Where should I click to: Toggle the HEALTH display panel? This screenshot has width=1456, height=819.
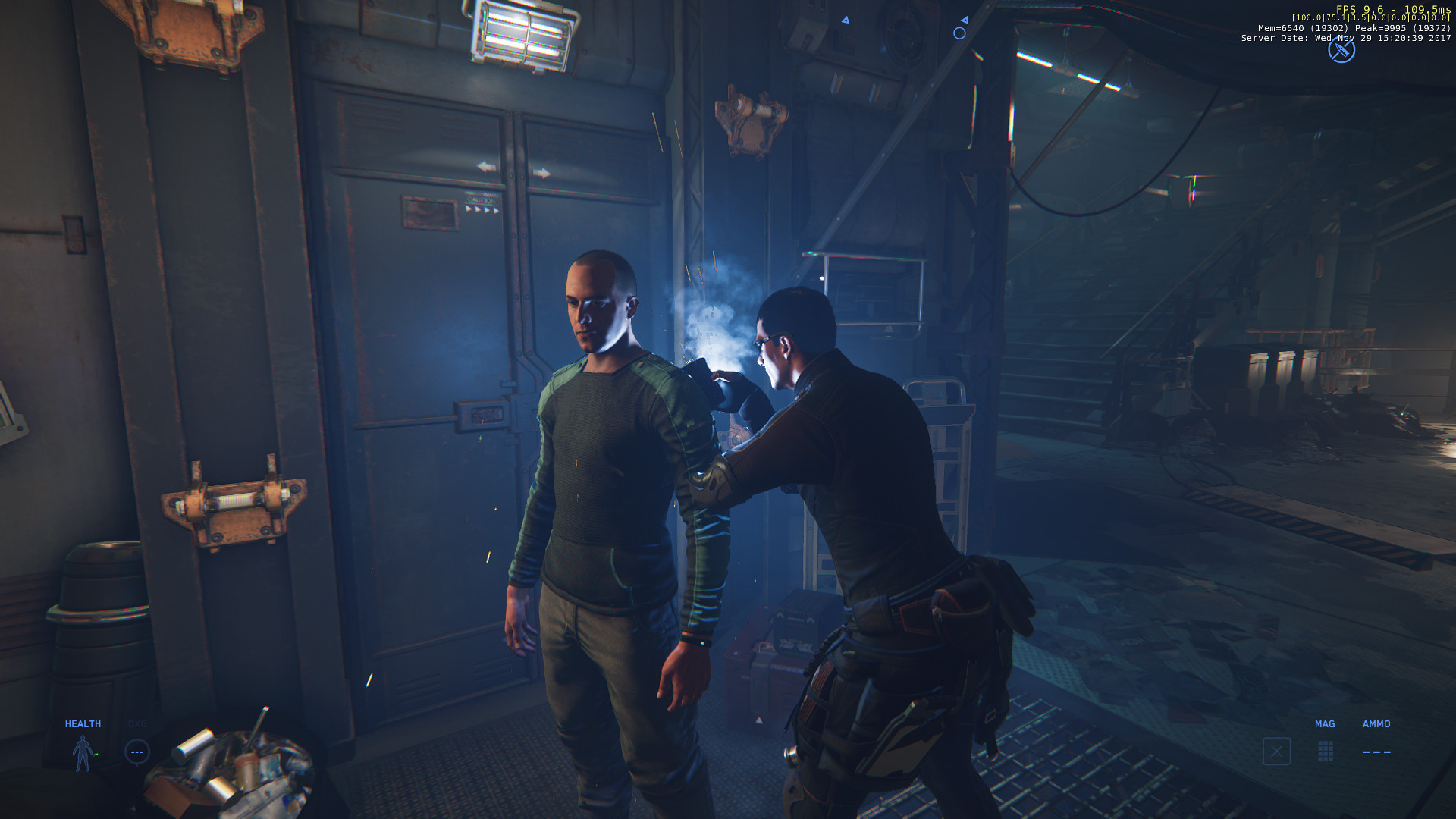pos(83,723)
